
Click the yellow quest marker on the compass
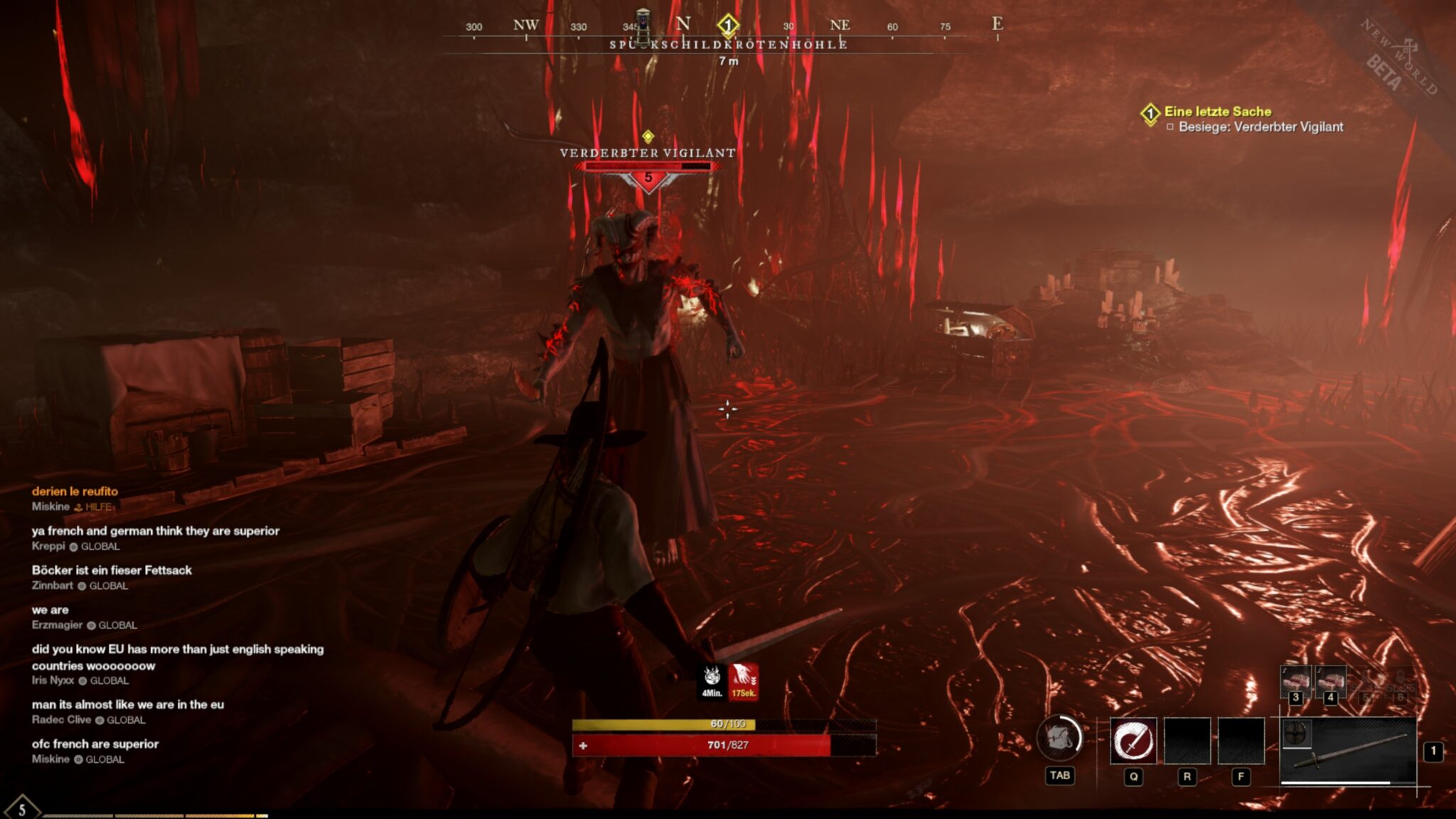(727, 26)
